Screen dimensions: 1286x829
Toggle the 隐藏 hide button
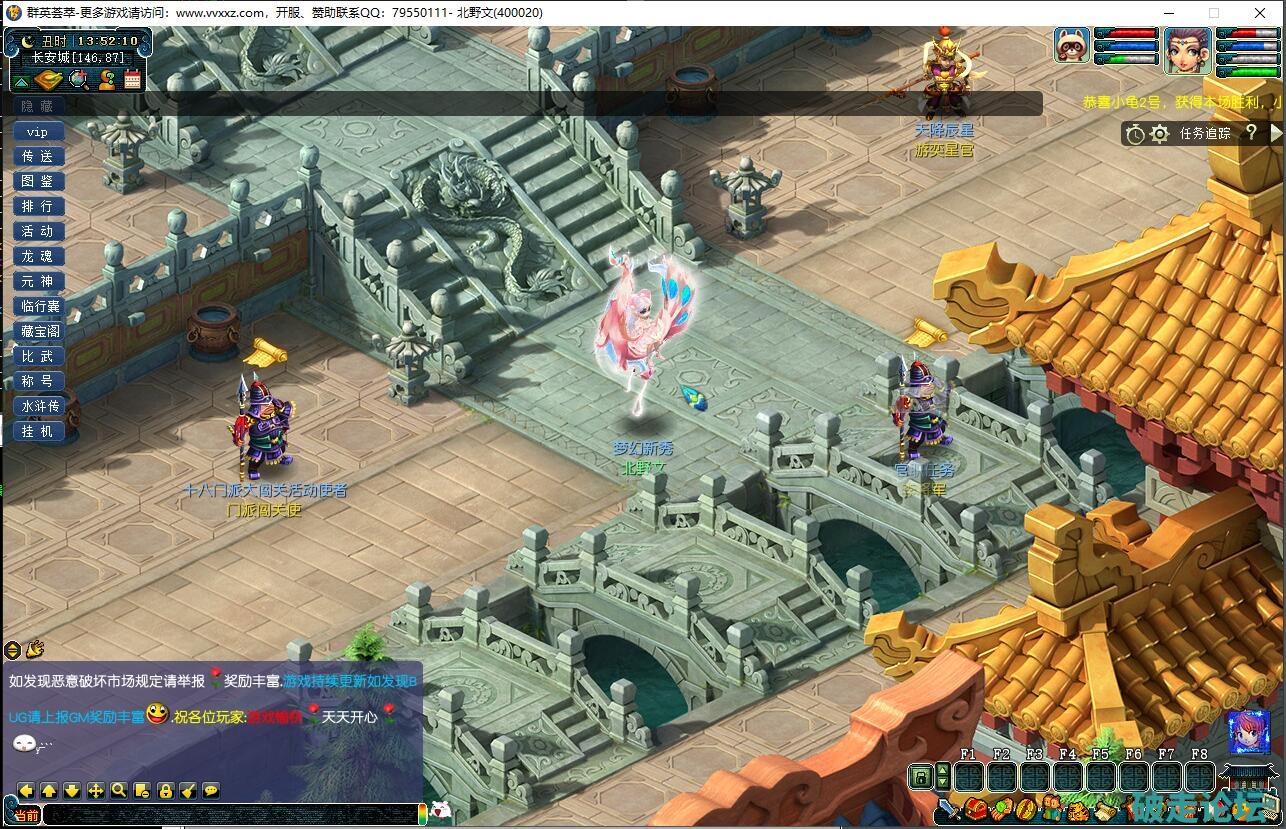[x=38, y=106]
